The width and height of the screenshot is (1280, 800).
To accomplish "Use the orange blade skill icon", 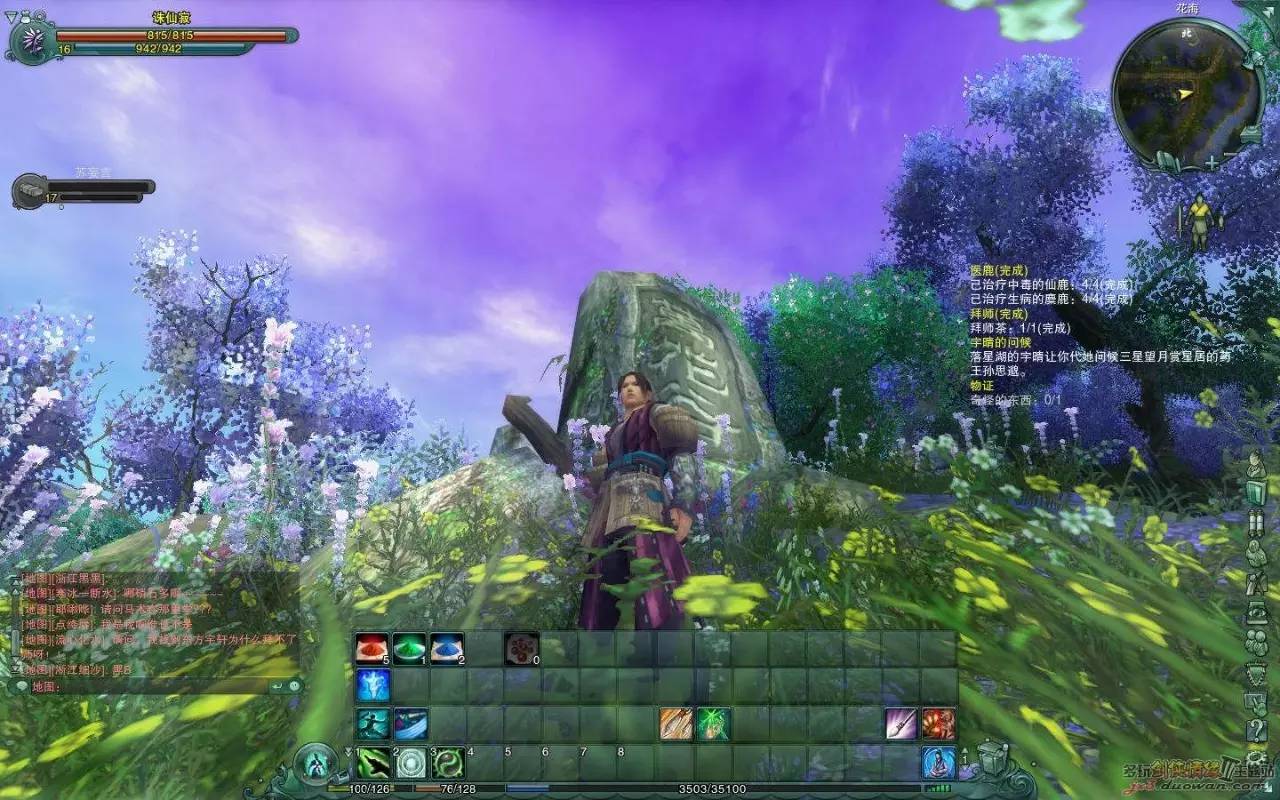I will pos(676,724).
